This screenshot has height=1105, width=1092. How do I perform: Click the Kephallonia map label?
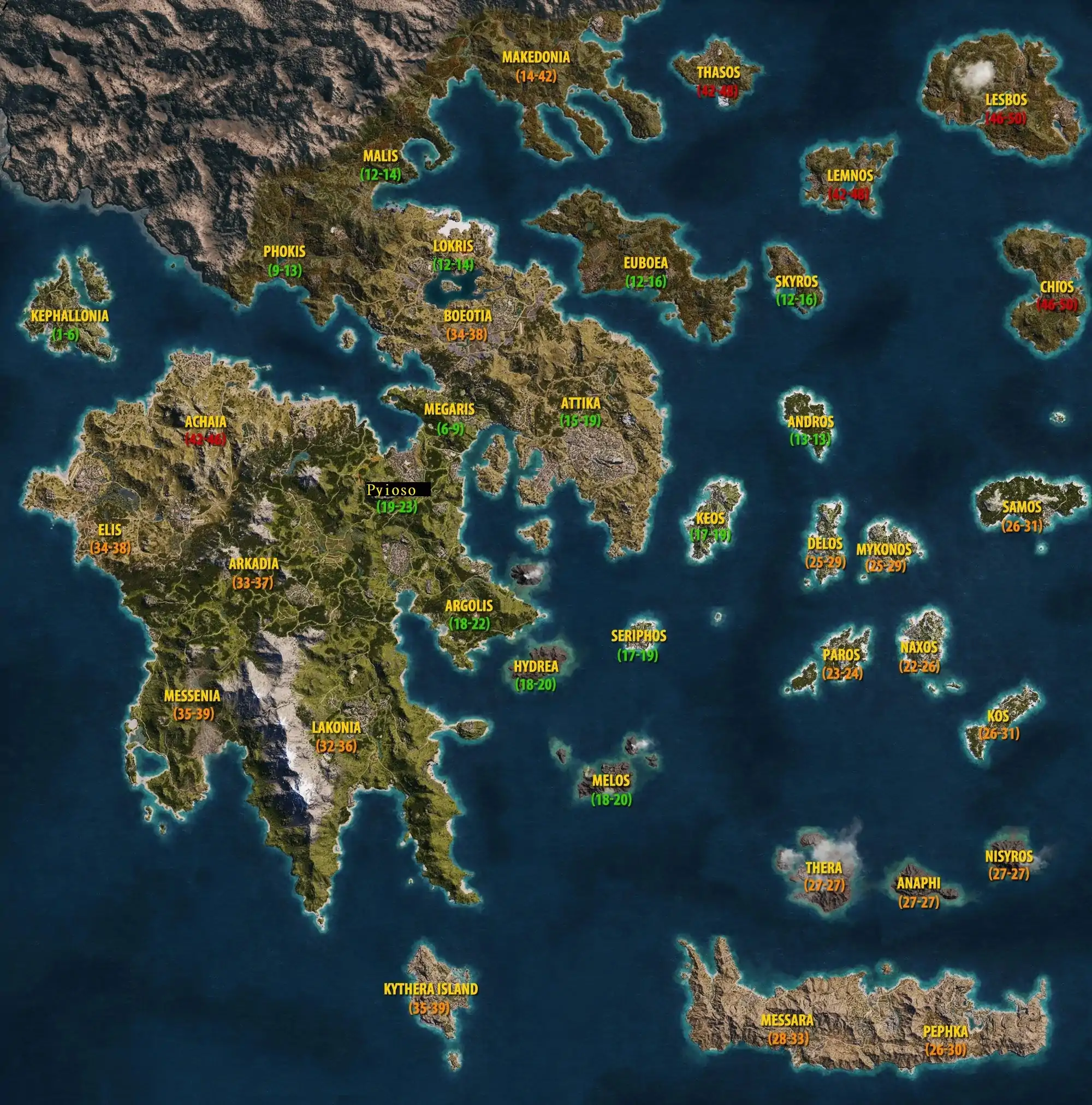(69, 316)
